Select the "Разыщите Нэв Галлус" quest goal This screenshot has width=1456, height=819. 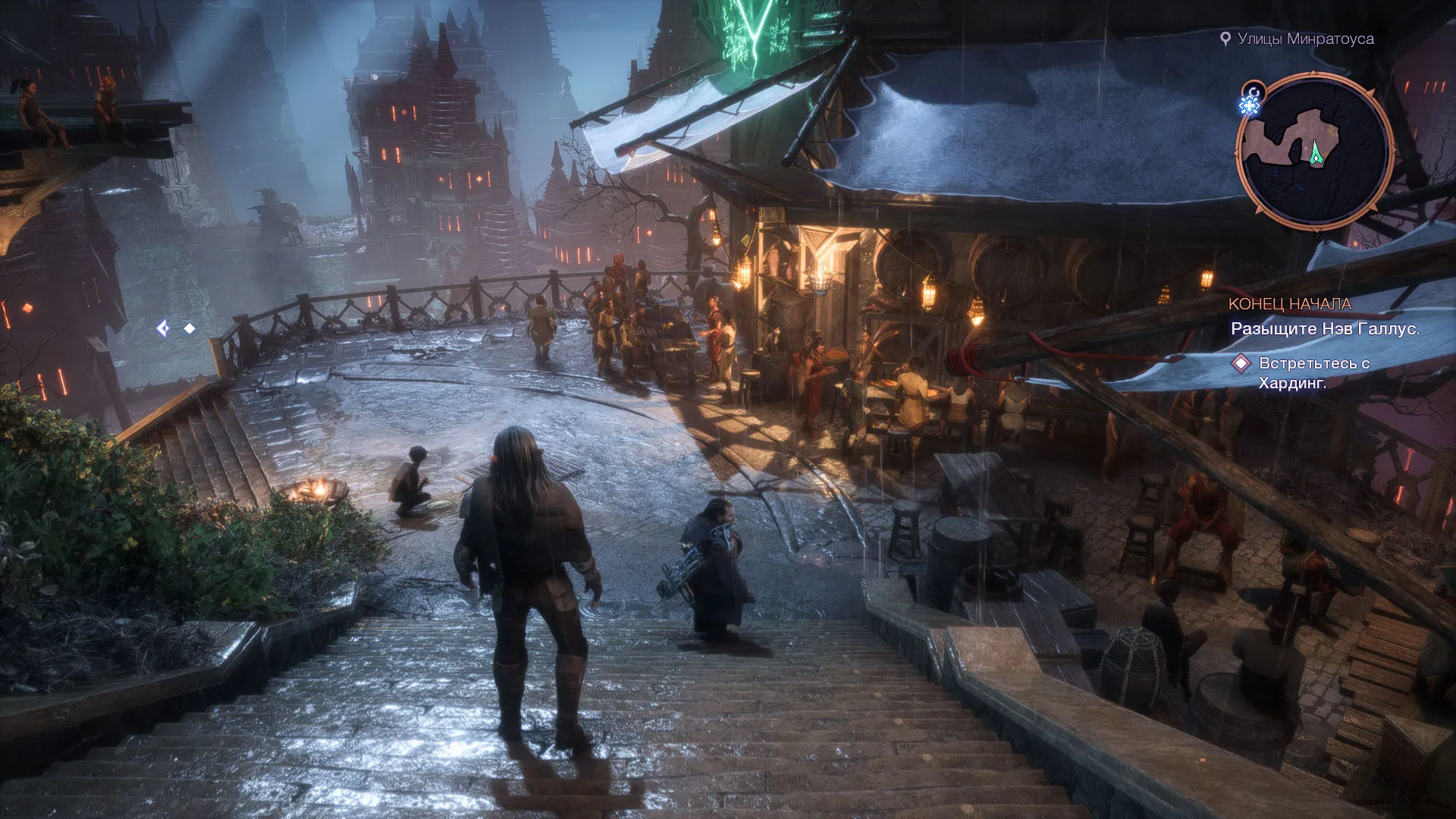point(1324,328)
